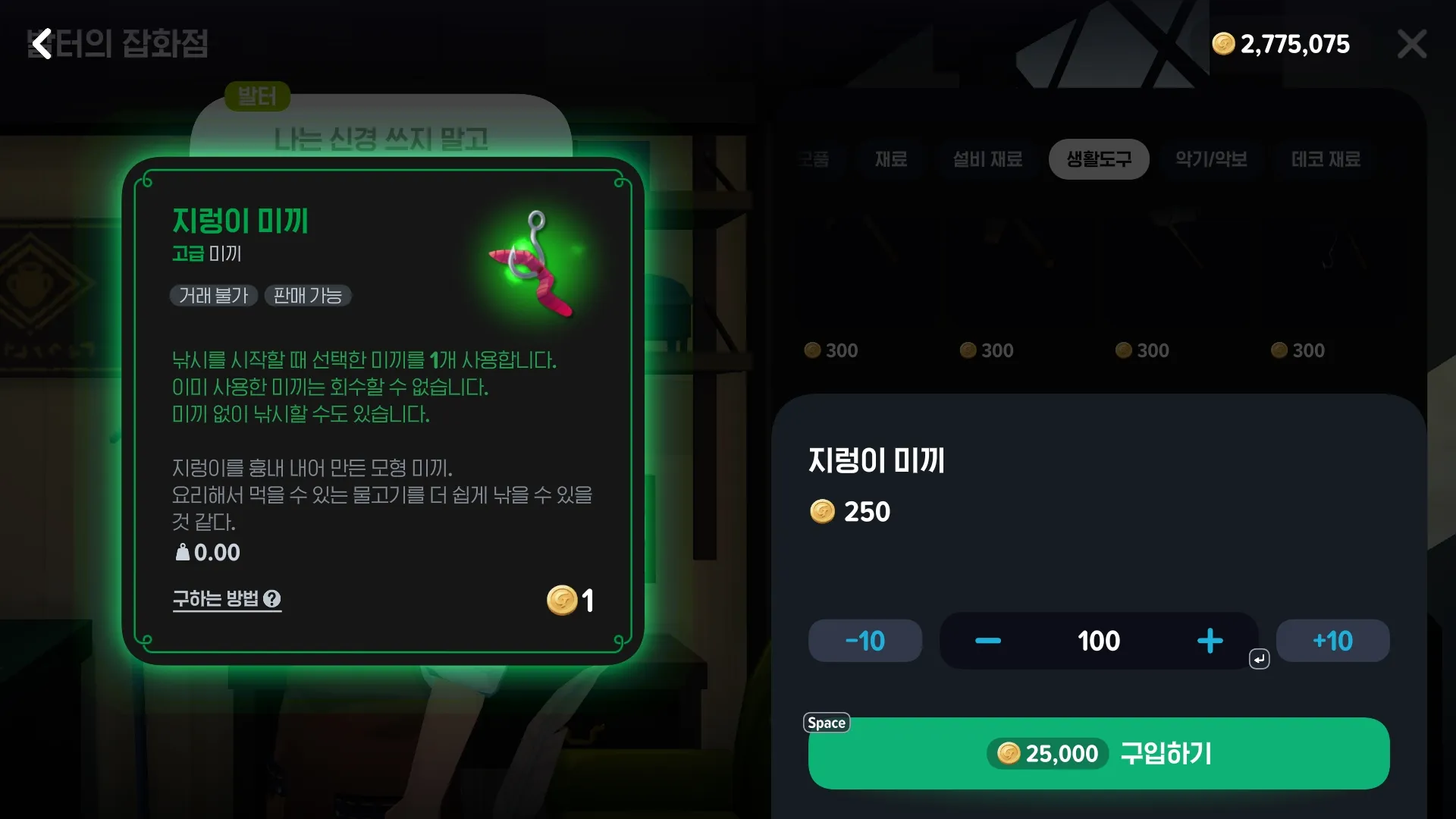Open the 악기/악보 tab
This screenshot has width=1456, height=819.
(1211, 159)
